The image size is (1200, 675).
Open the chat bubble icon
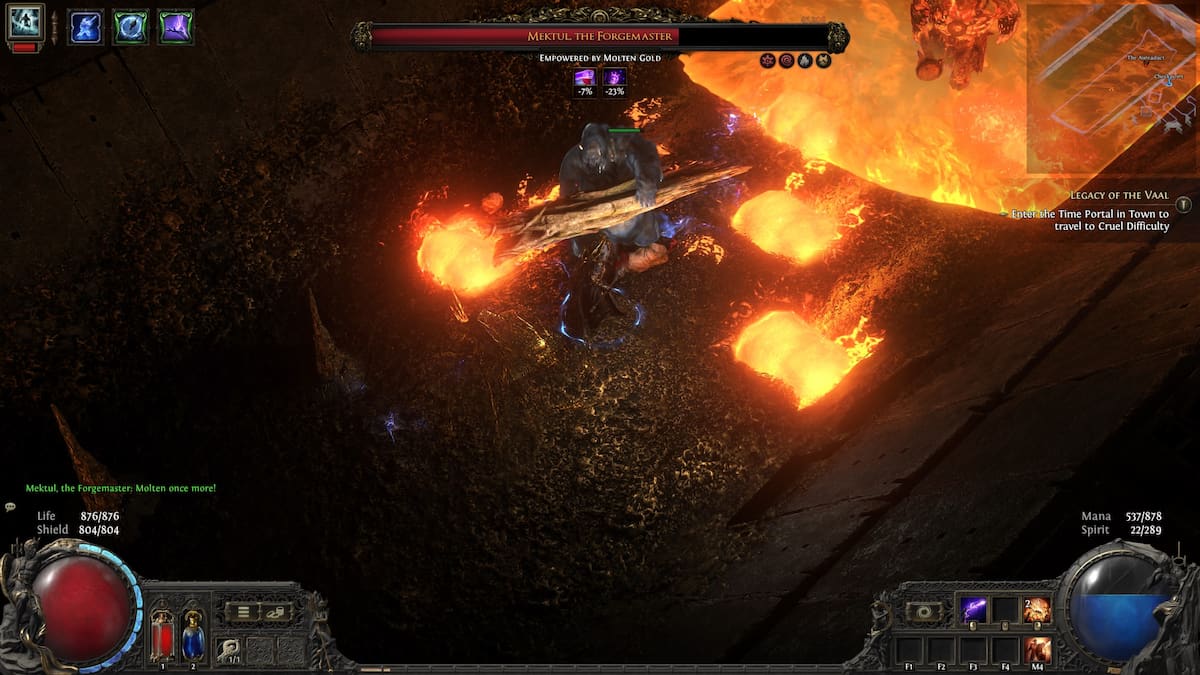[11, 507]
